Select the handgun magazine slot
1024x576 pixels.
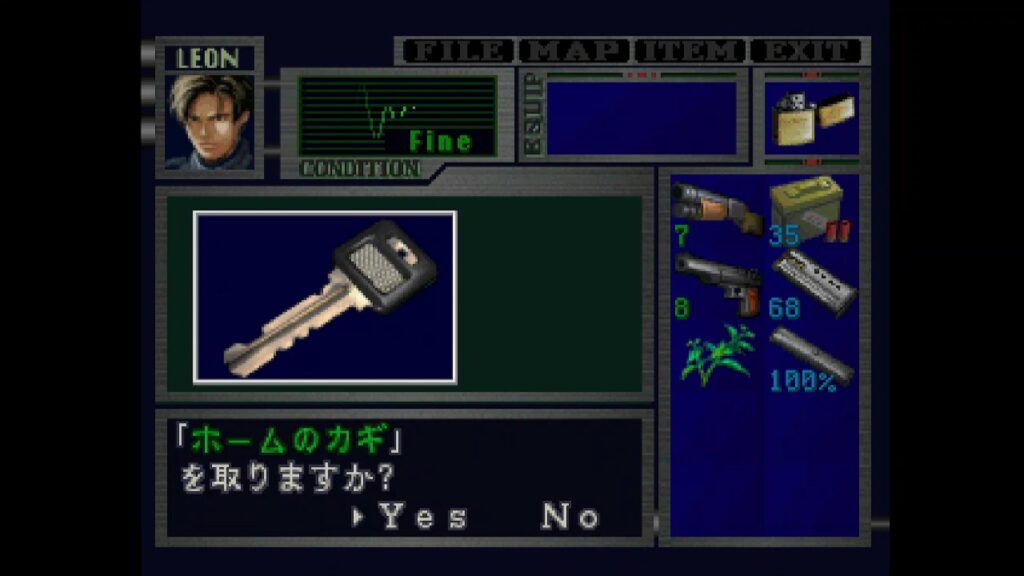pyautogui.click(x=808, y=284)
